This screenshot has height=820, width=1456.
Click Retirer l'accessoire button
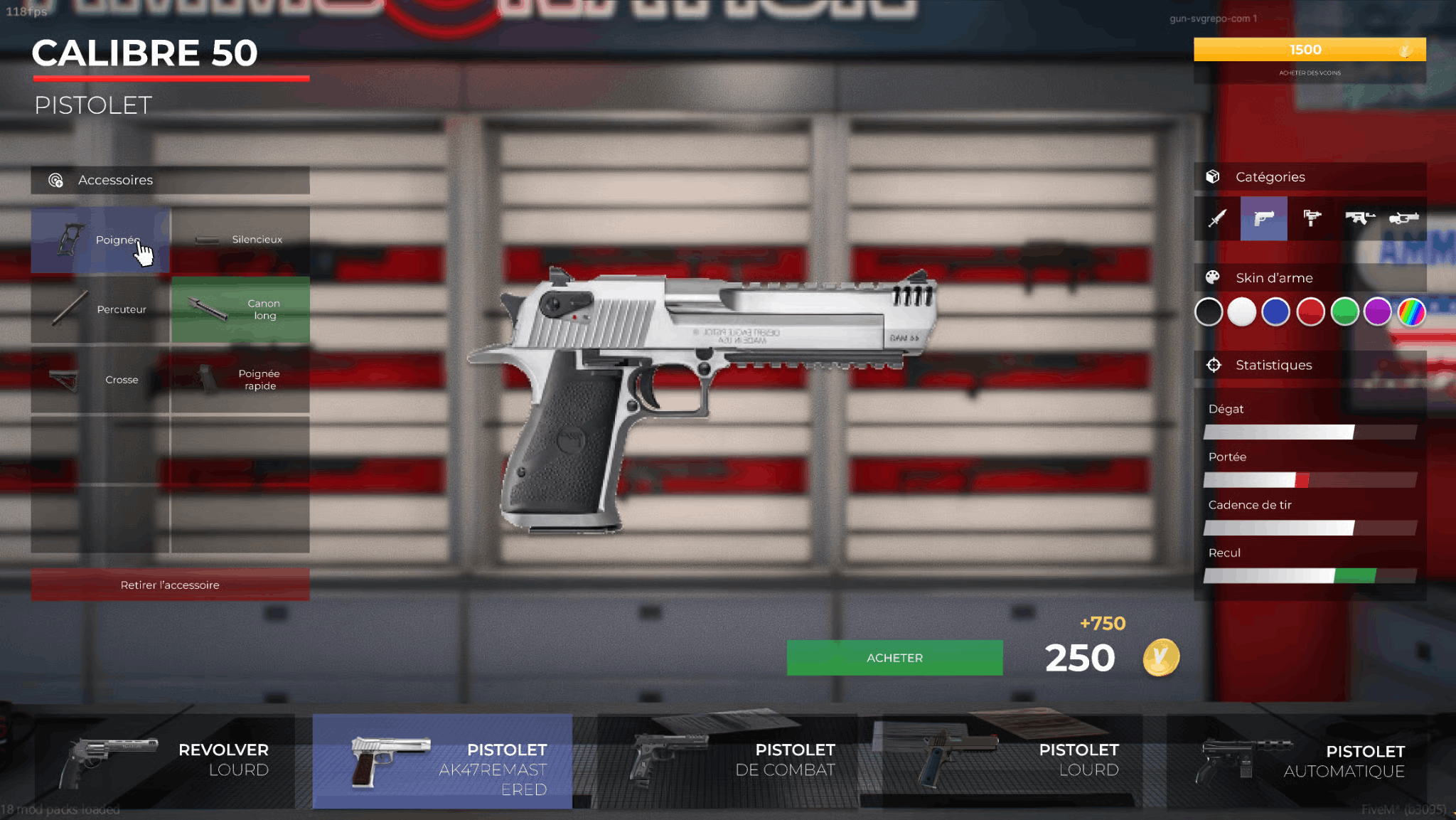point(170,585)
